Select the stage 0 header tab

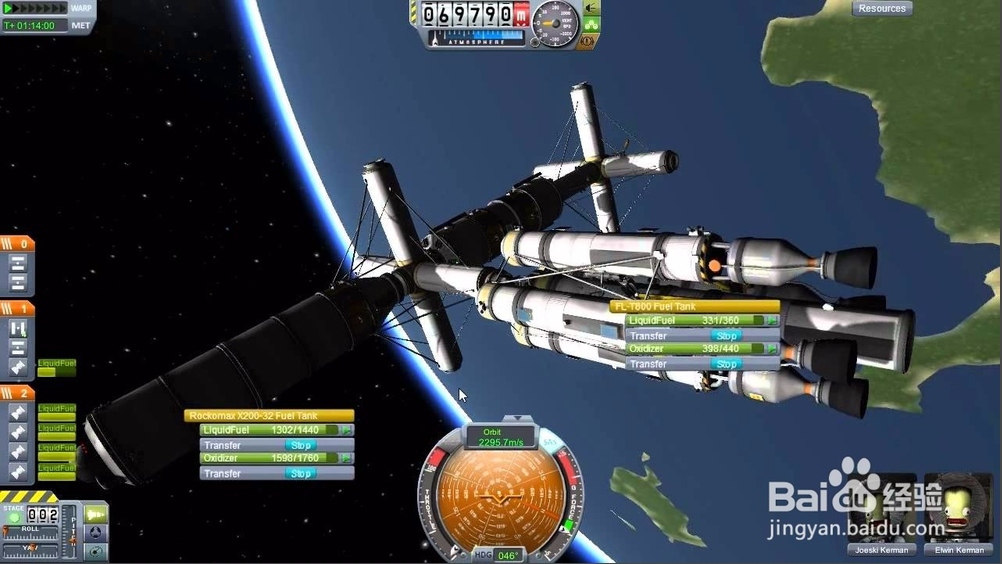(17, 243)
